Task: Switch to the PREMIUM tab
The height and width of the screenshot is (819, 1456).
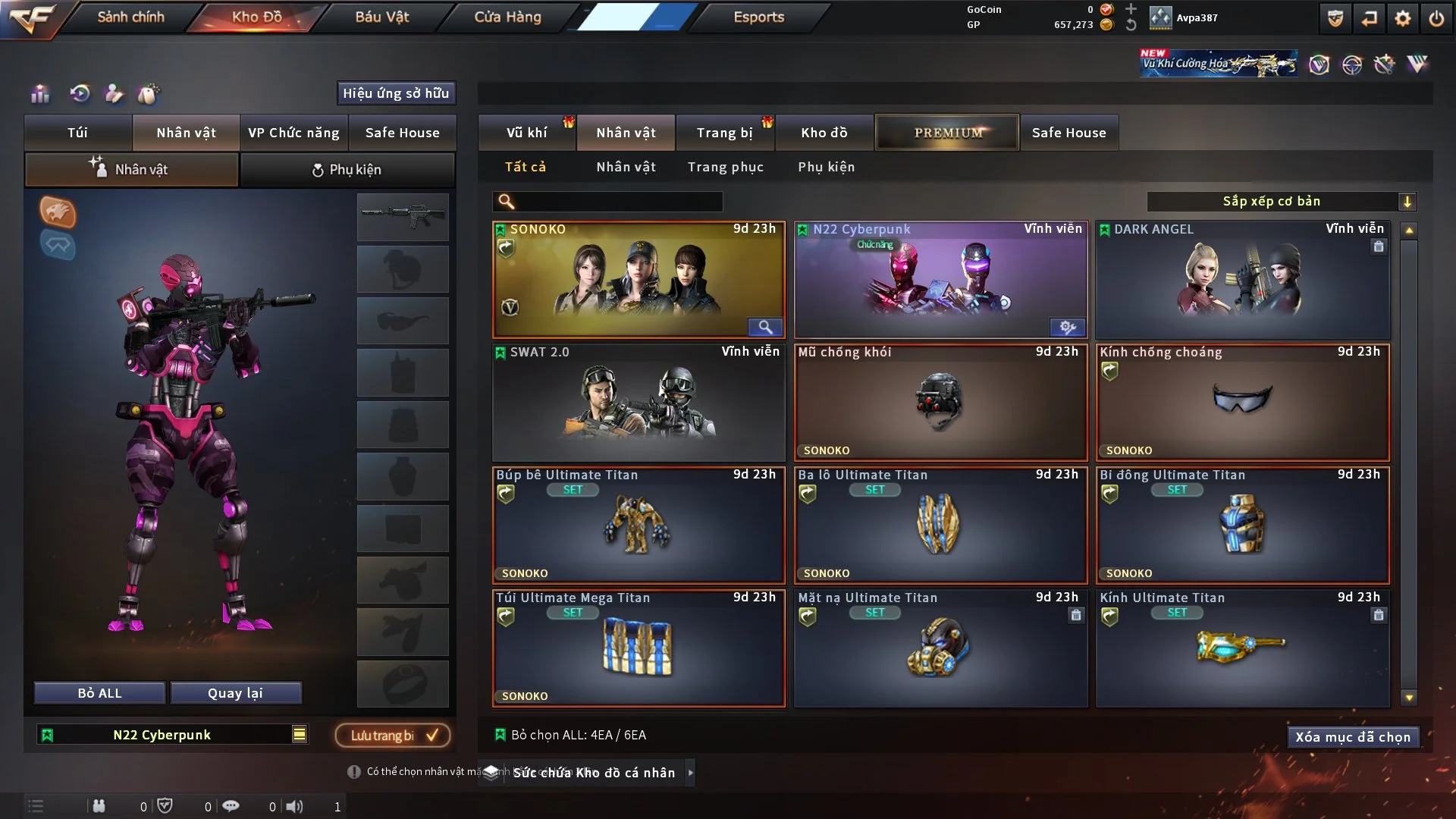Action: (947, 133)
